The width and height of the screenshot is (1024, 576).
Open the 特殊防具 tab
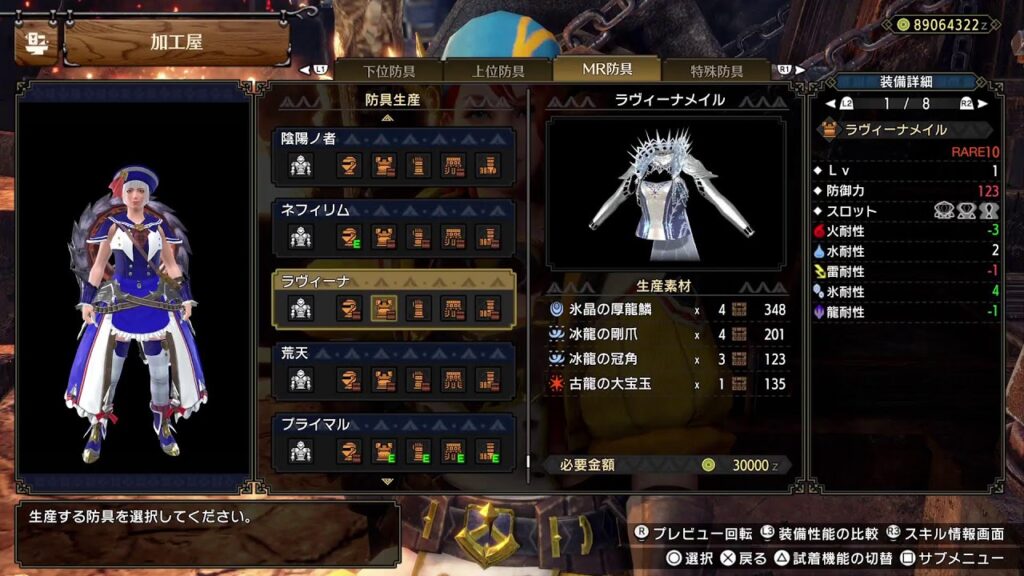tap(716, 71)
